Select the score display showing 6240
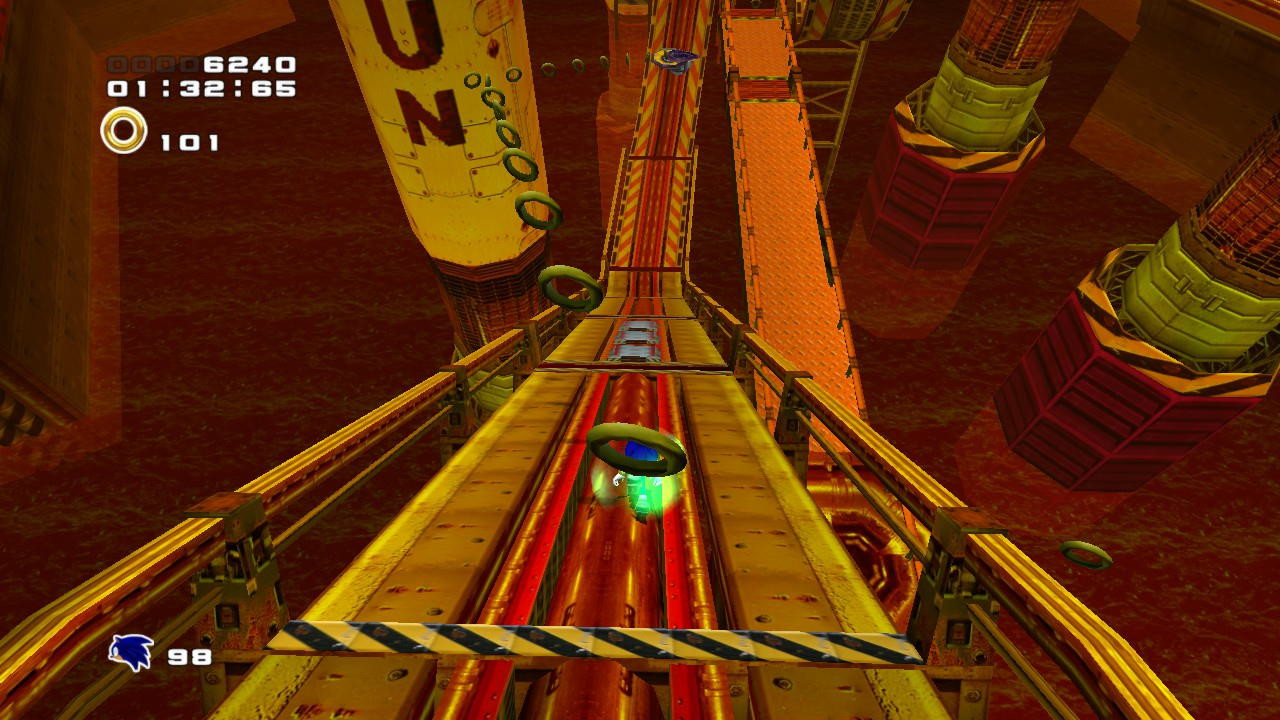 (250, 62)
